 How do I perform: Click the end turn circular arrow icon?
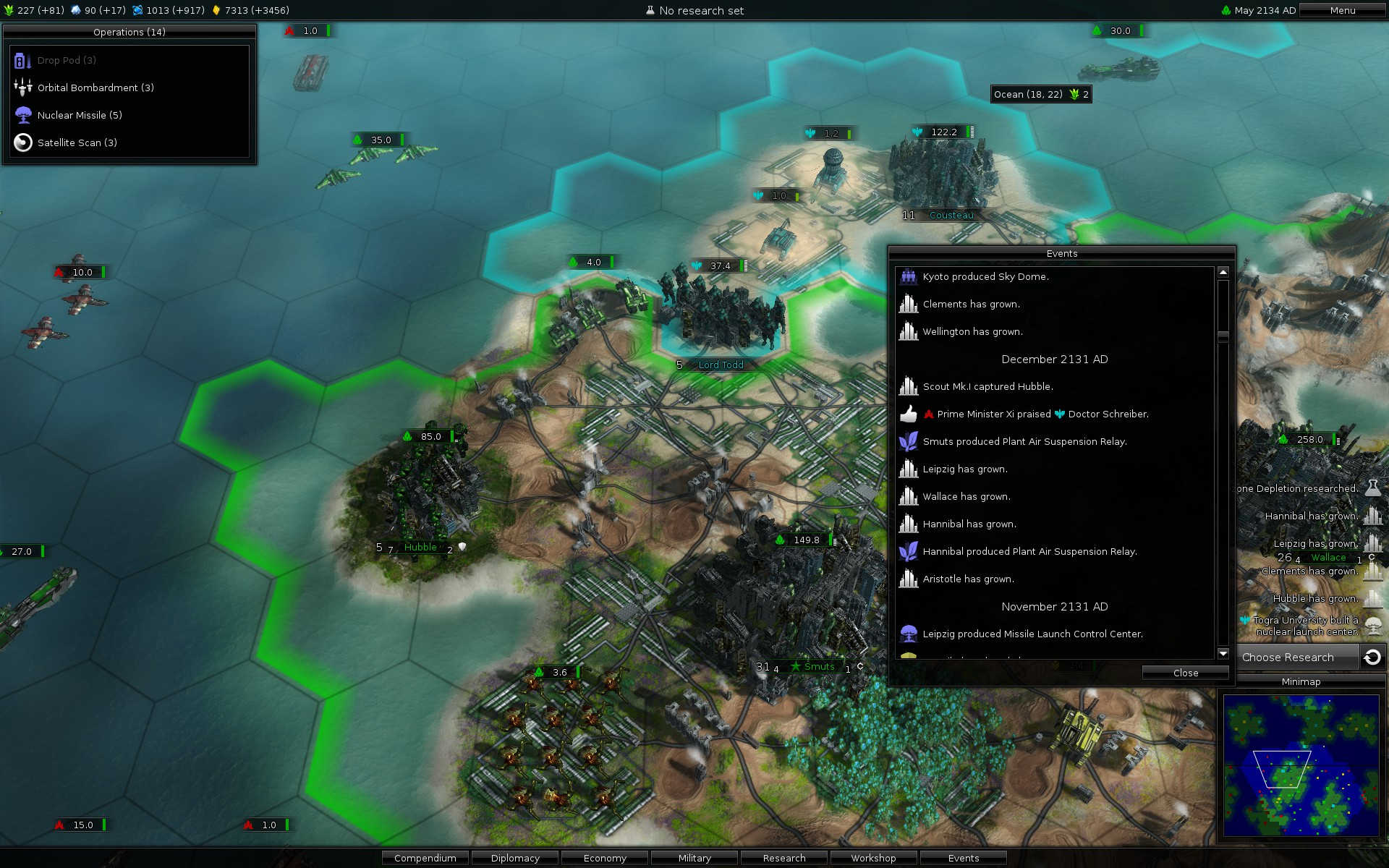click(1372, 657)
